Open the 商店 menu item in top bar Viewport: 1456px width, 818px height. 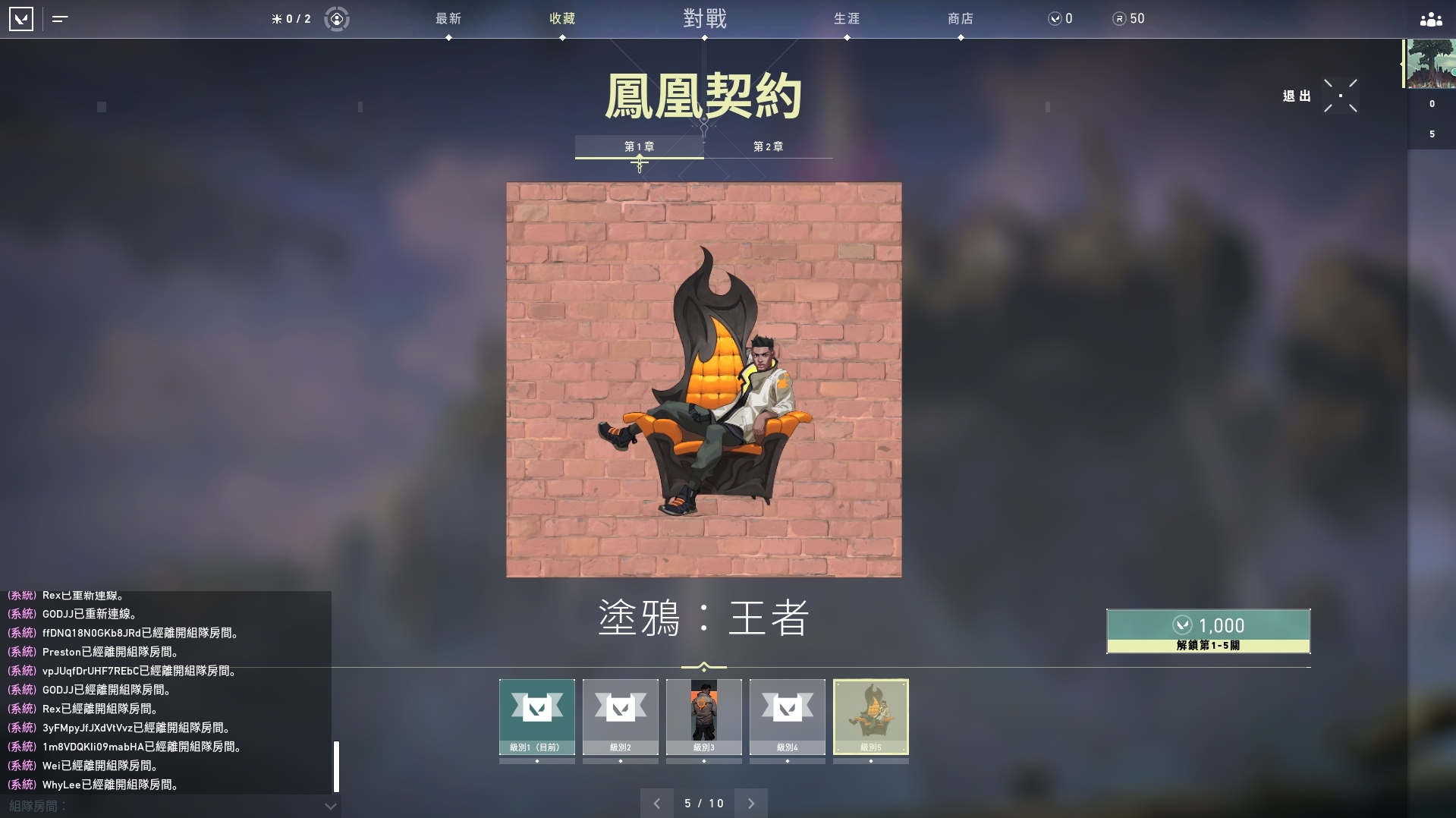(961, 19)
